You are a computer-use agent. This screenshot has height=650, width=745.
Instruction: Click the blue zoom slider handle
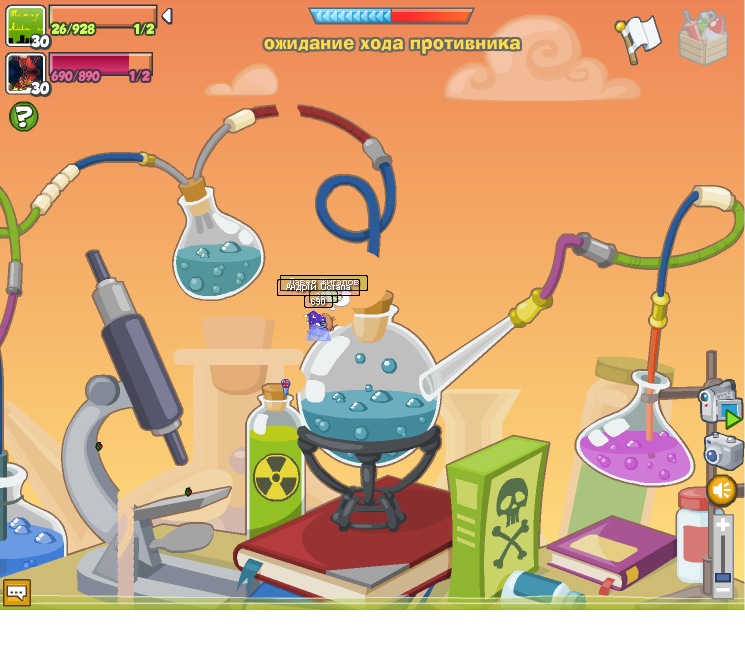pyautogui.click(x=722, y=575)
